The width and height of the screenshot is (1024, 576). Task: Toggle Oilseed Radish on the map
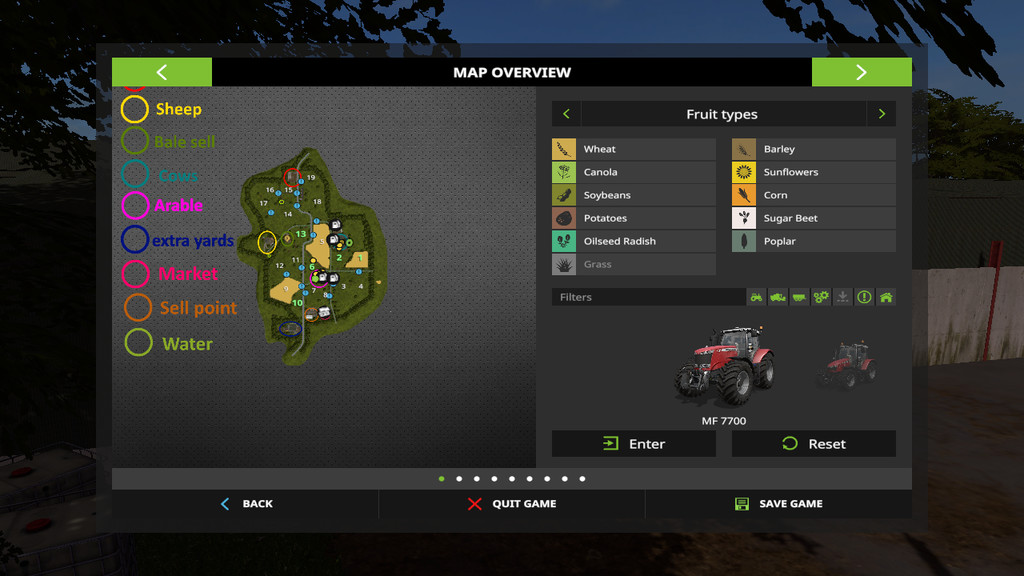point(633,241)
